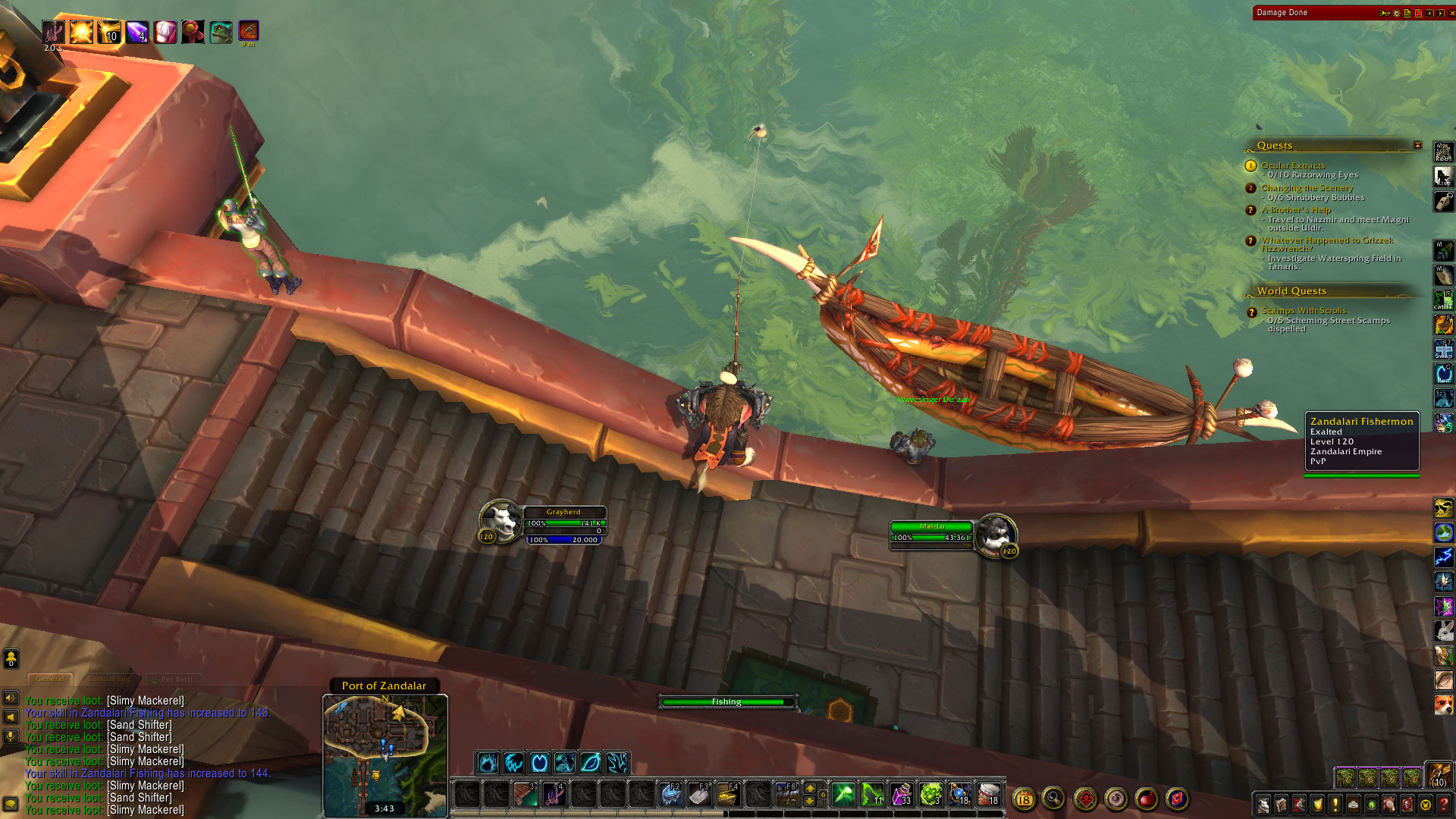Select the Changing the Scenery quest
The image size is (1456, 819).
click(x=1307, y=188)
